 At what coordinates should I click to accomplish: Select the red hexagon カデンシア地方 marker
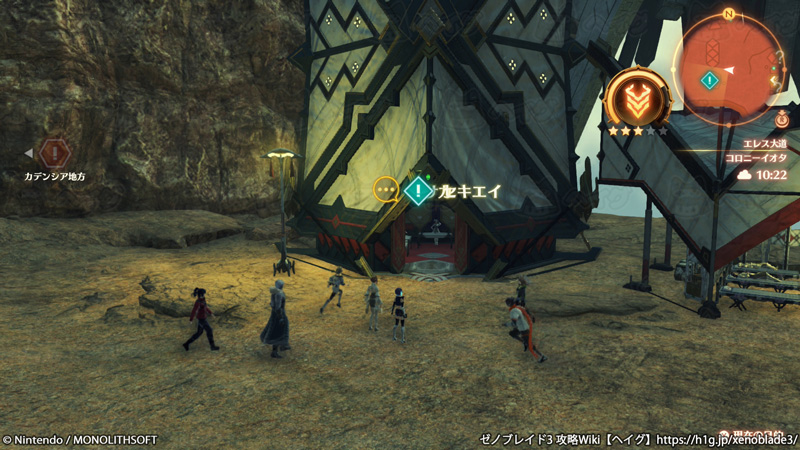pyautogui.click(x=55, y=153)
